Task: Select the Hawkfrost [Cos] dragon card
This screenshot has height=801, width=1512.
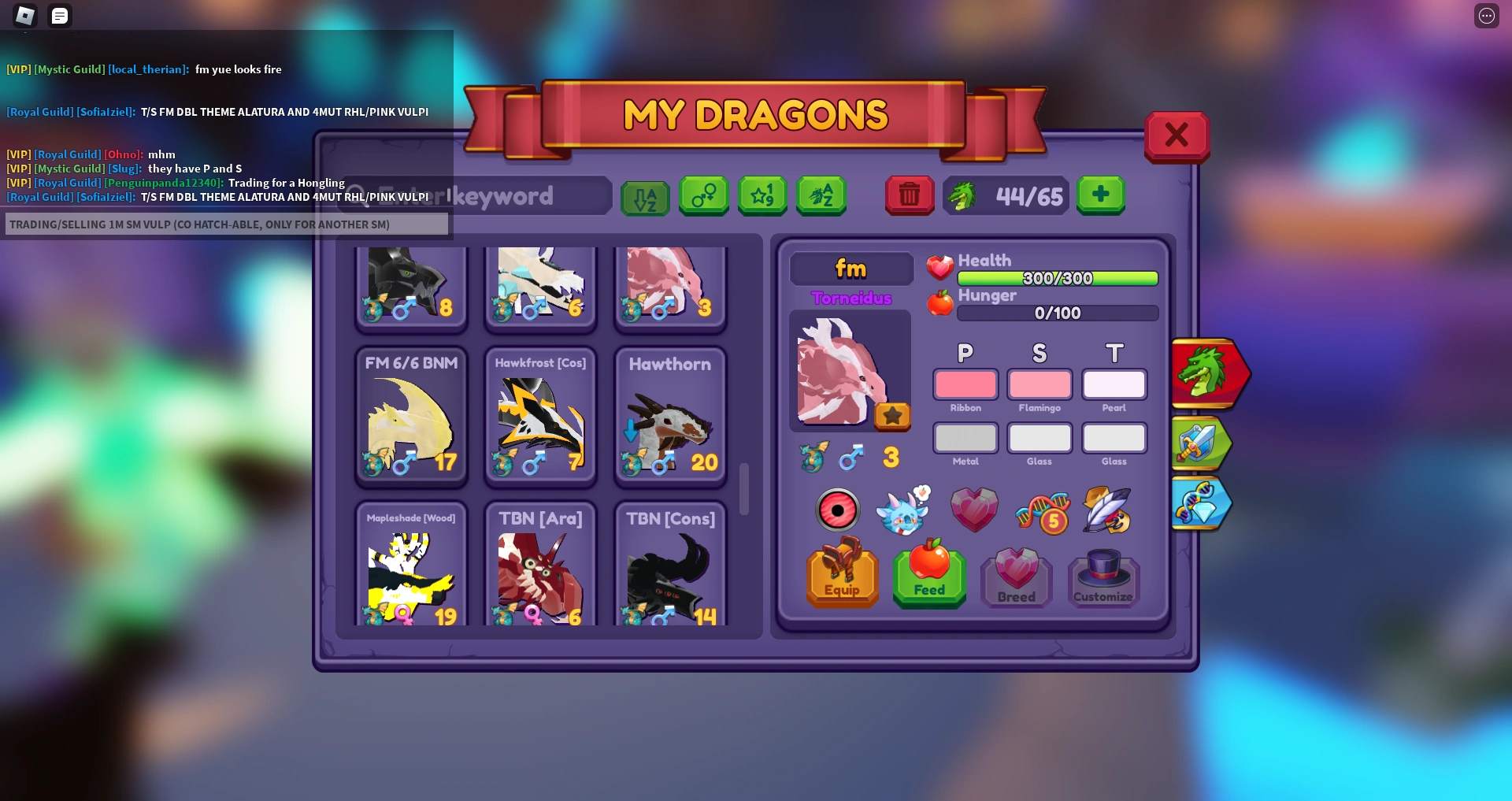Action: (540, 417)
